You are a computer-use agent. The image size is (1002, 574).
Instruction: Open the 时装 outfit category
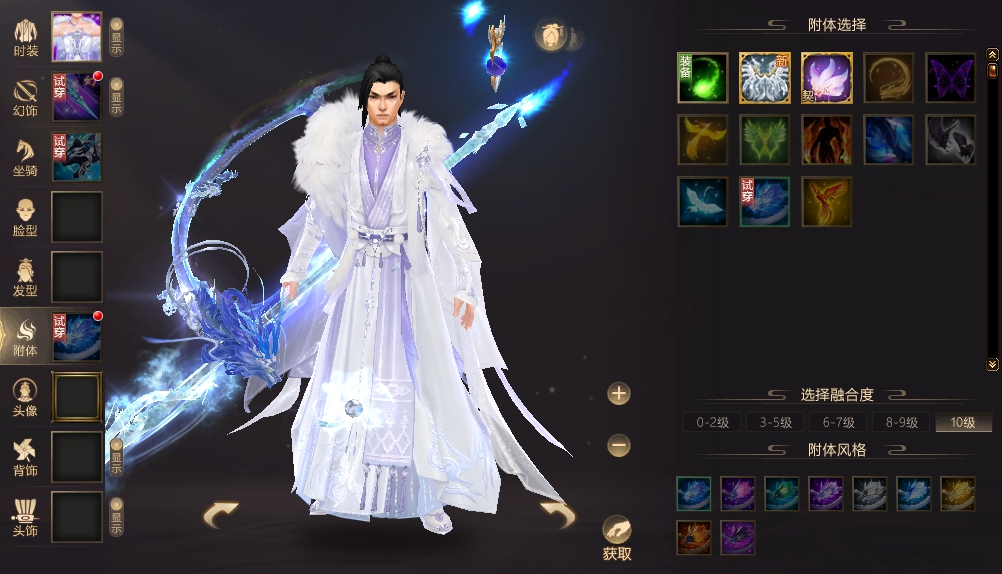pyautogui.click(x=27, y=37)
